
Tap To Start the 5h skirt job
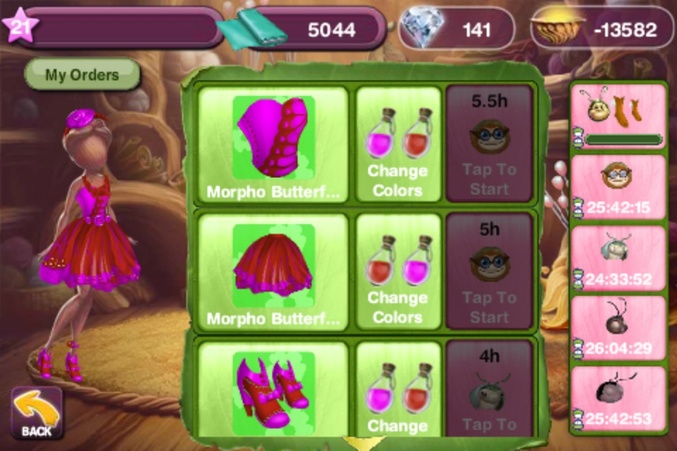point(490,272)
